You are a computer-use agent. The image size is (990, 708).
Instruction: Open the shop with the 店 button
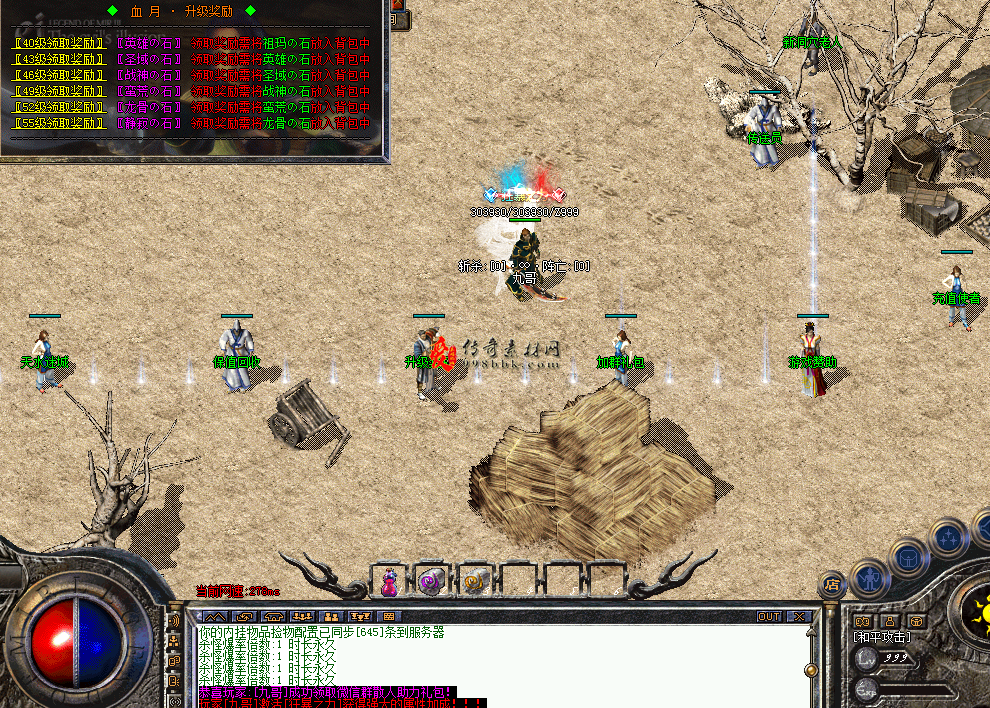[831, 583]
